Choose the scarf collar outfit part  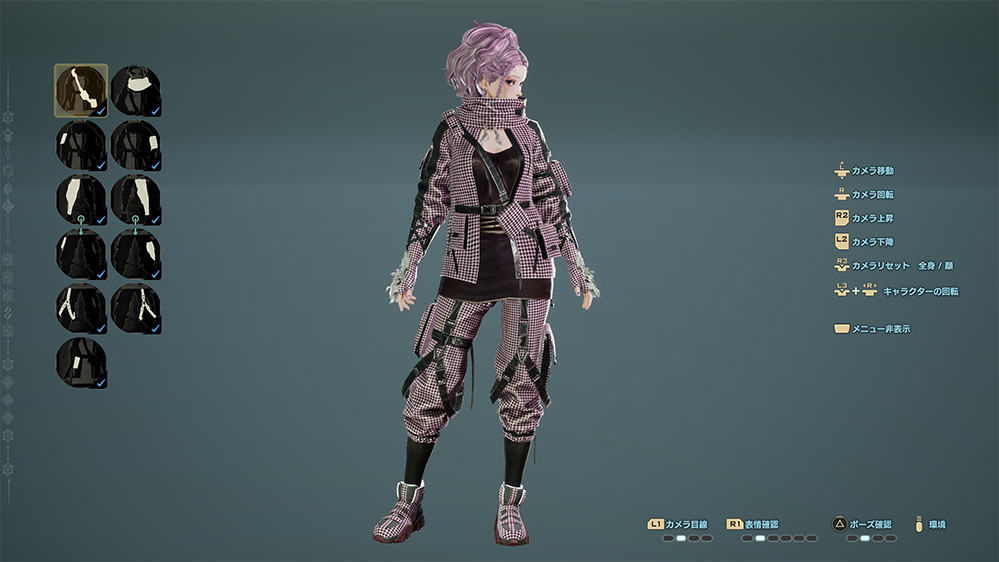(x=136, y=91)
